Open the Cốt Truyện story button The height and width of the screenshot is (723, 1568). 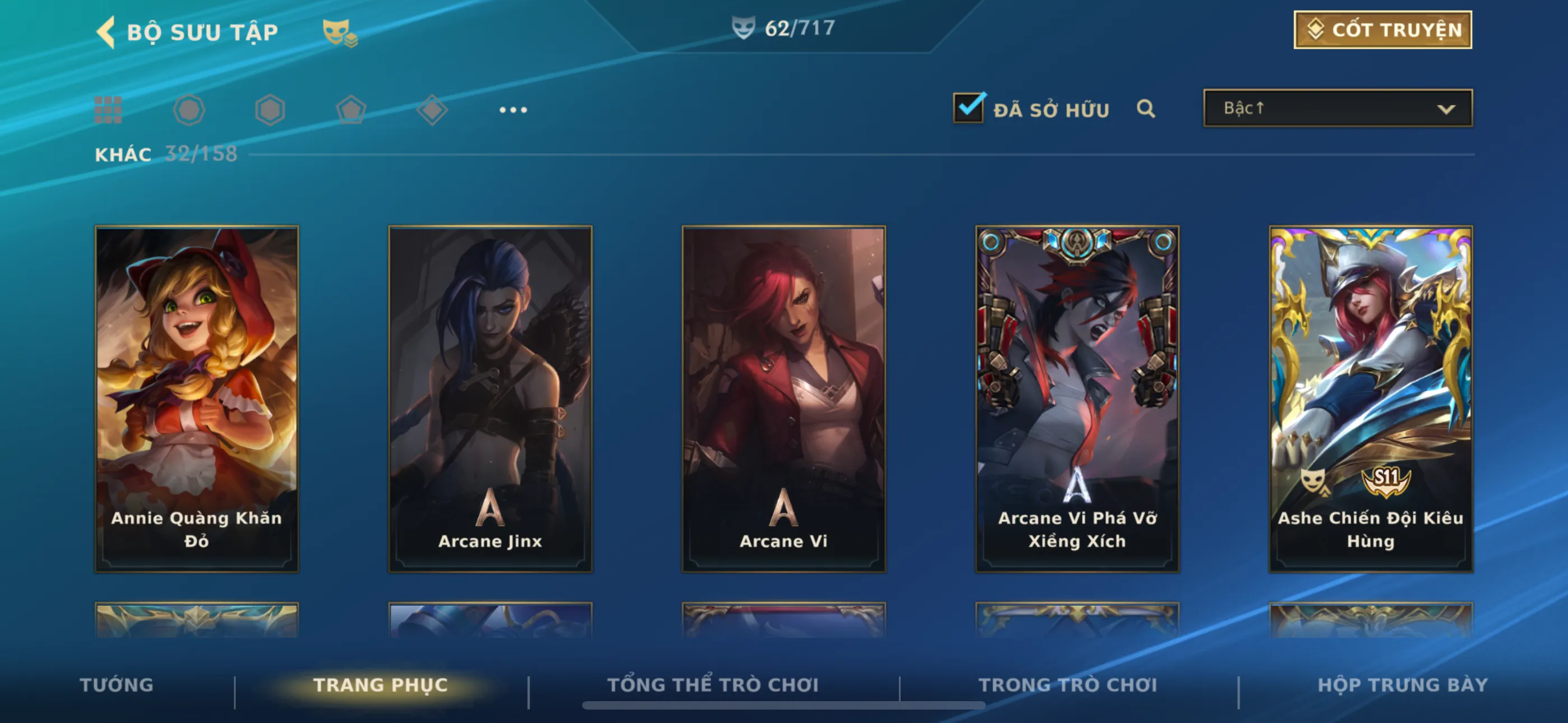1382,30
